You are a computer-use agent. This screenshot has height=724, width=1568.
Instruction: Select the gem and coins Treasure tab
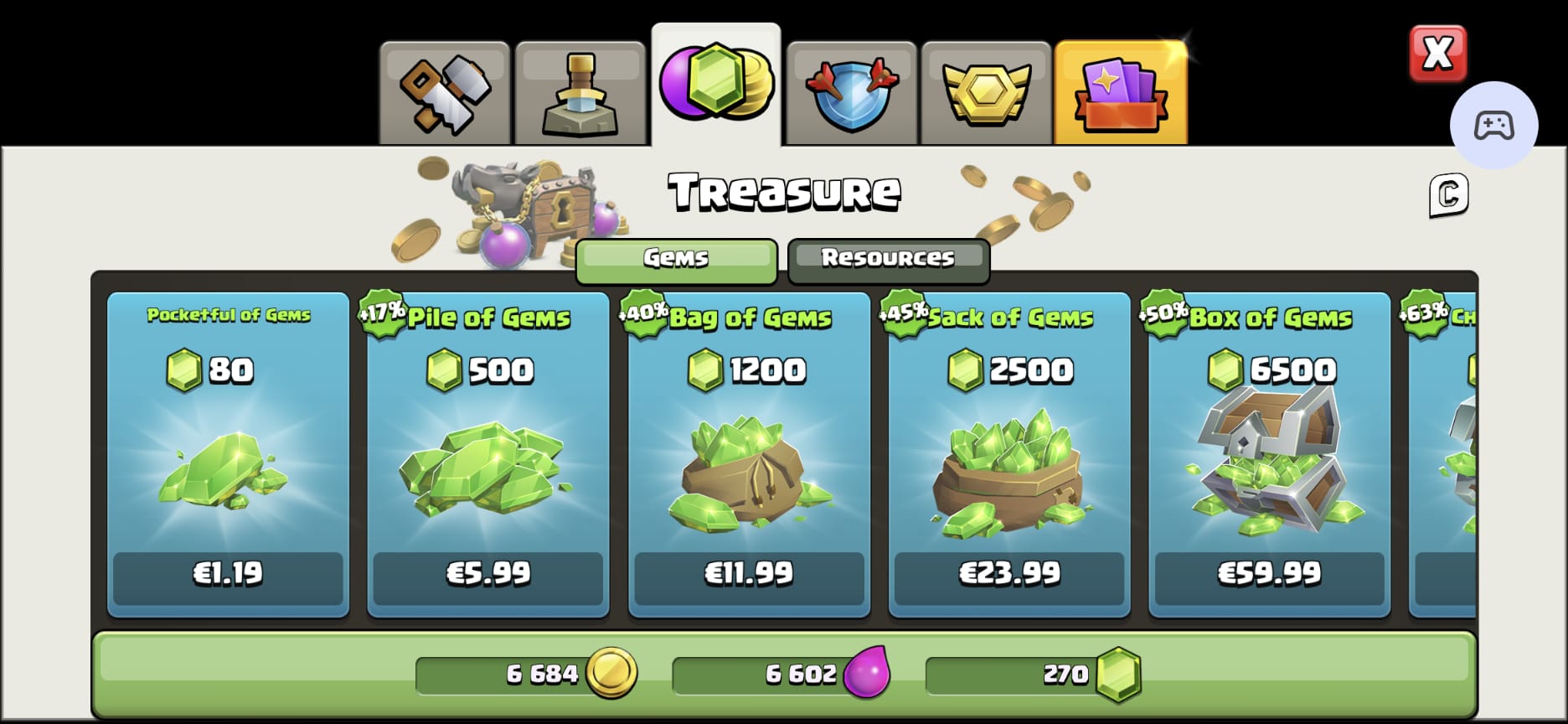pyautogui.click(x=716, y=85)
